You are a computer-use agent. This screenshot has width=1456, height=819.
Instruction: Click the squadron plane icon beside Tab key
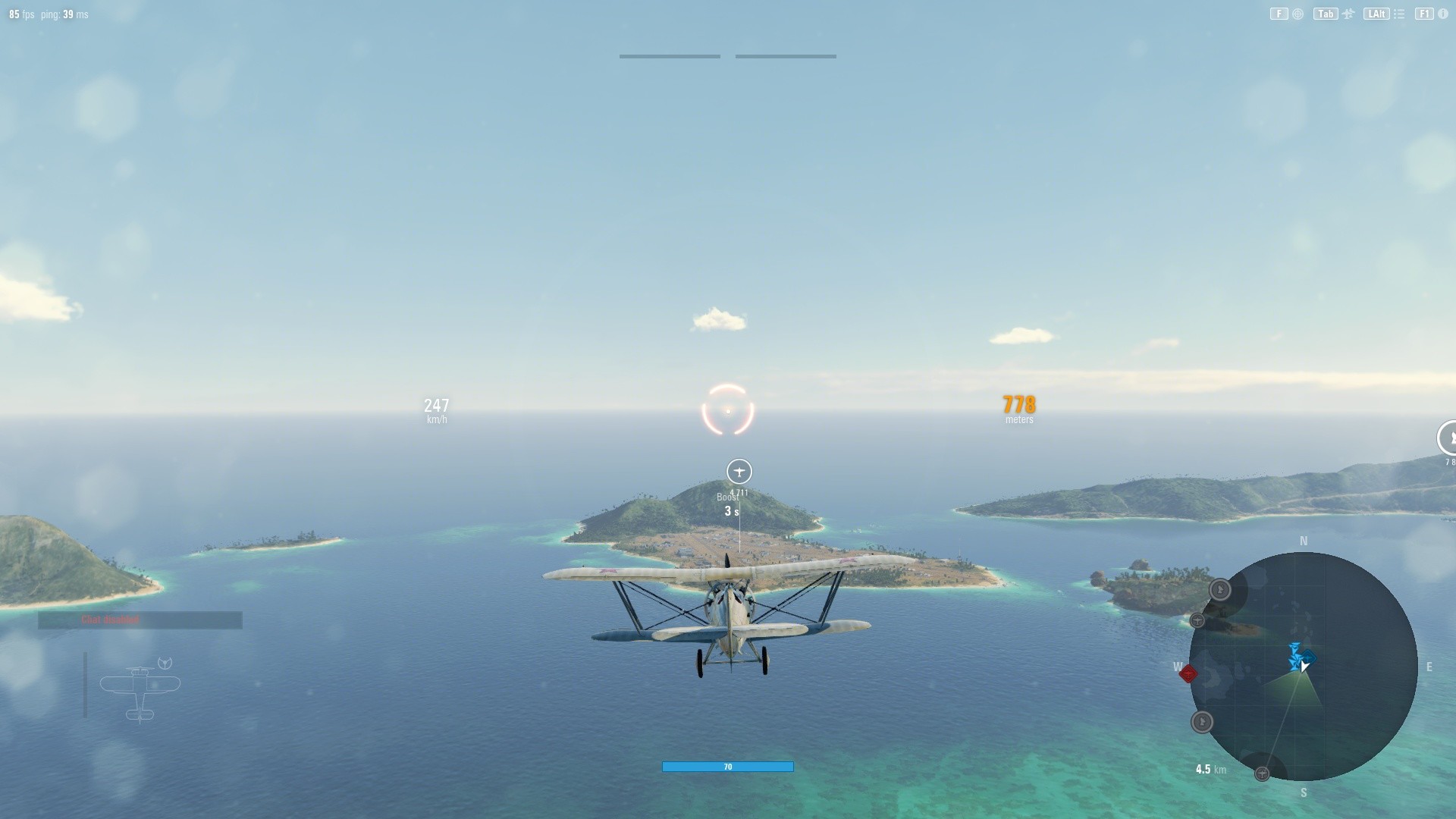tap(1348, 13)
